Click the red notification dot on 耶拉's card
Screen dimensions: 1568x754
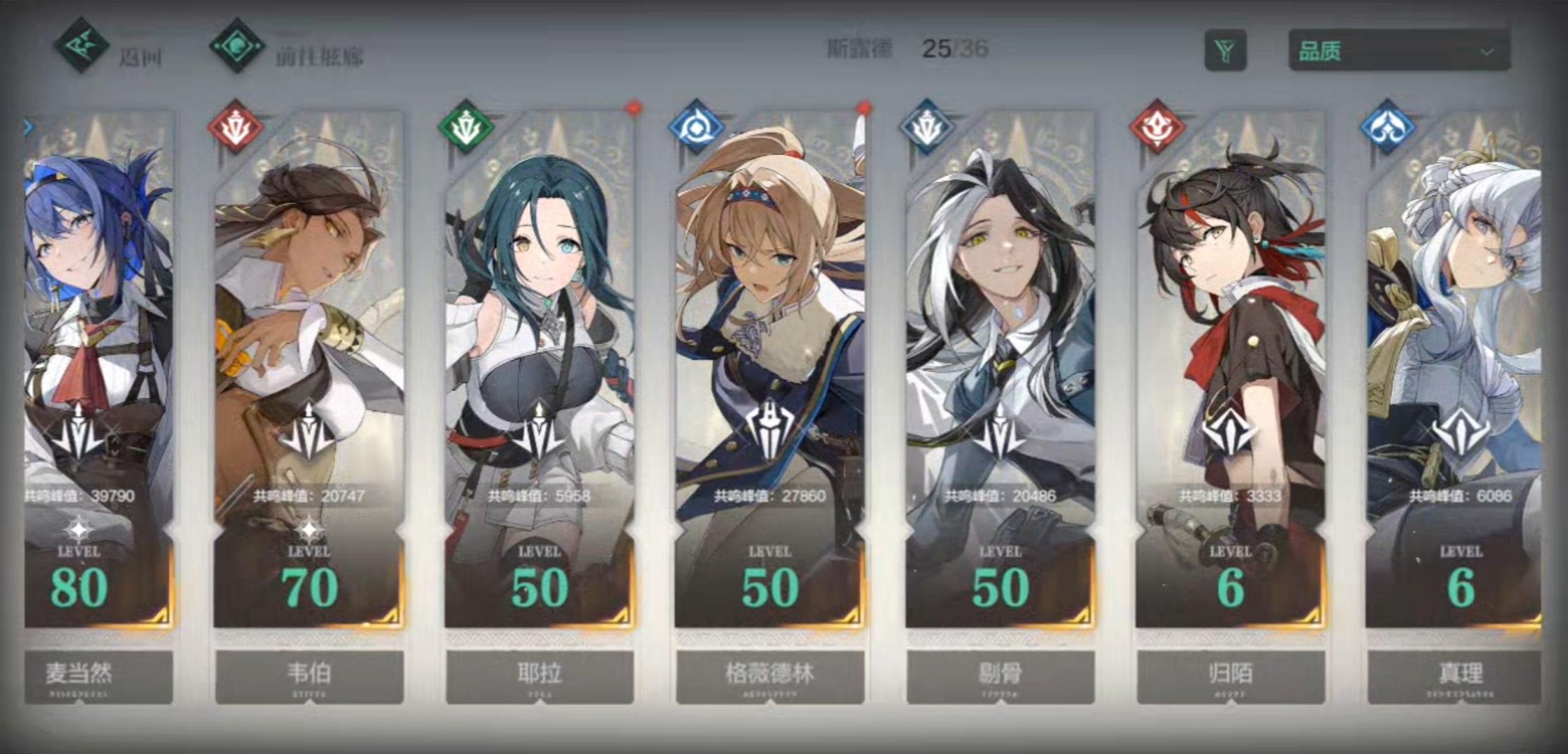(x=633, y=108)
